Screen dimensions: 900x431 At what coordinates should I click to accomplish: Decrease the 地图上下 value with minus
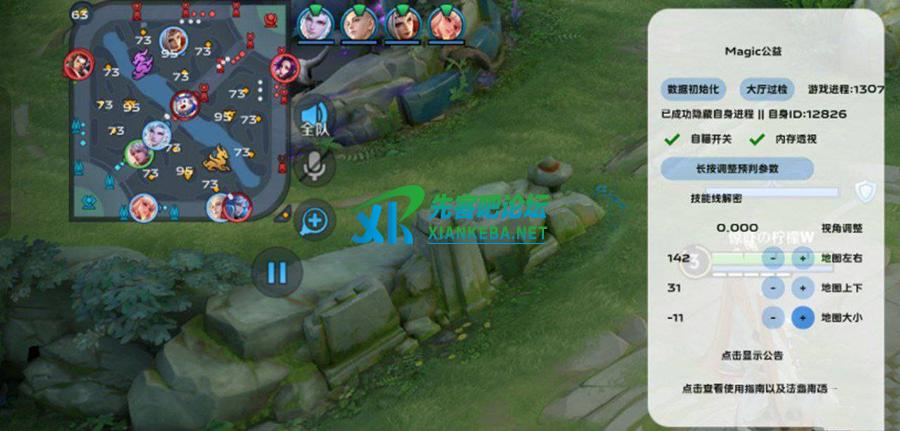773,288
